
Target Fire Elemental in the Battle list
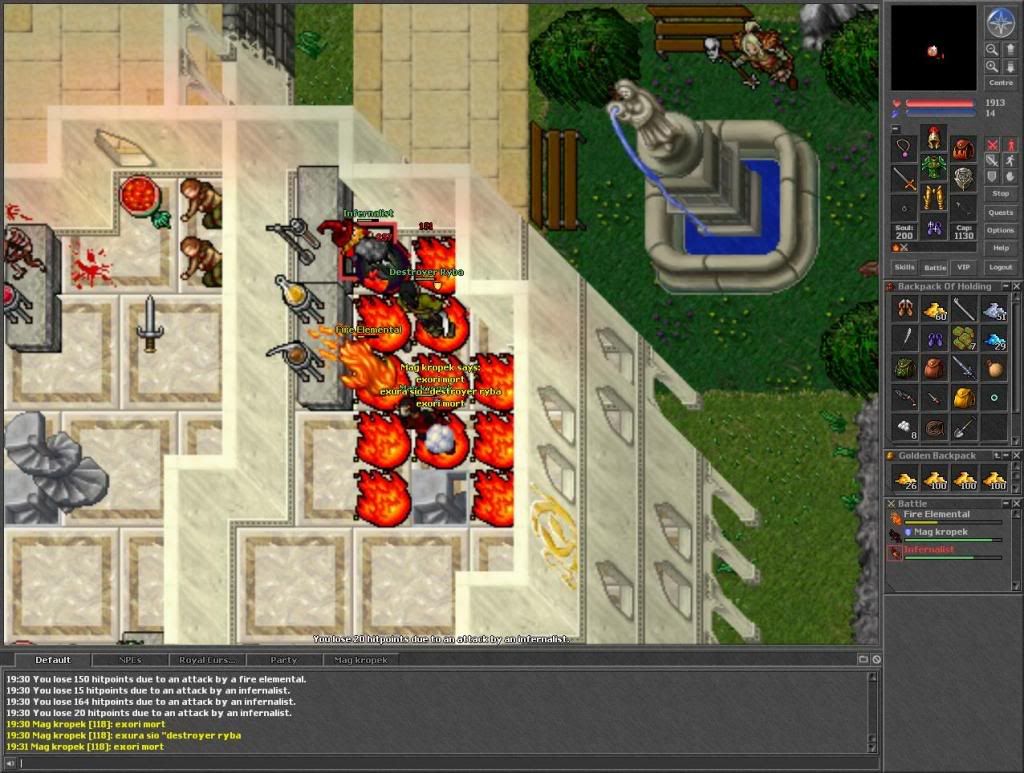pyautogui.click(x=936, y=515)
